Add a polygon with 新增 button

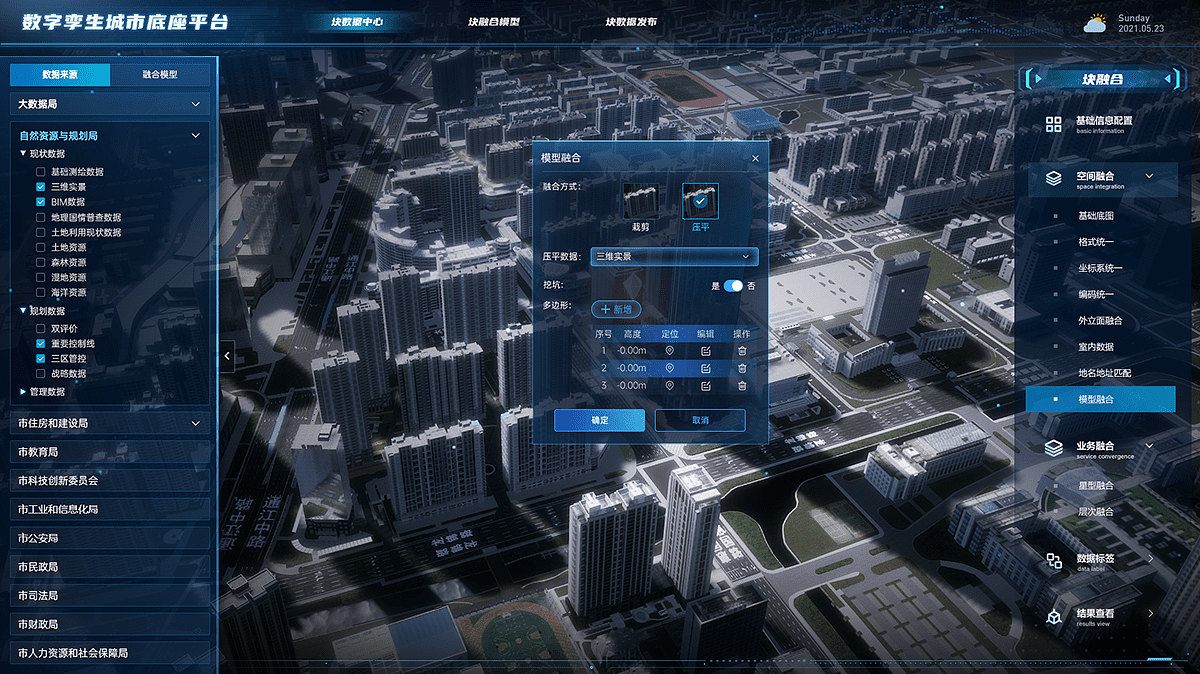point(618,310)
